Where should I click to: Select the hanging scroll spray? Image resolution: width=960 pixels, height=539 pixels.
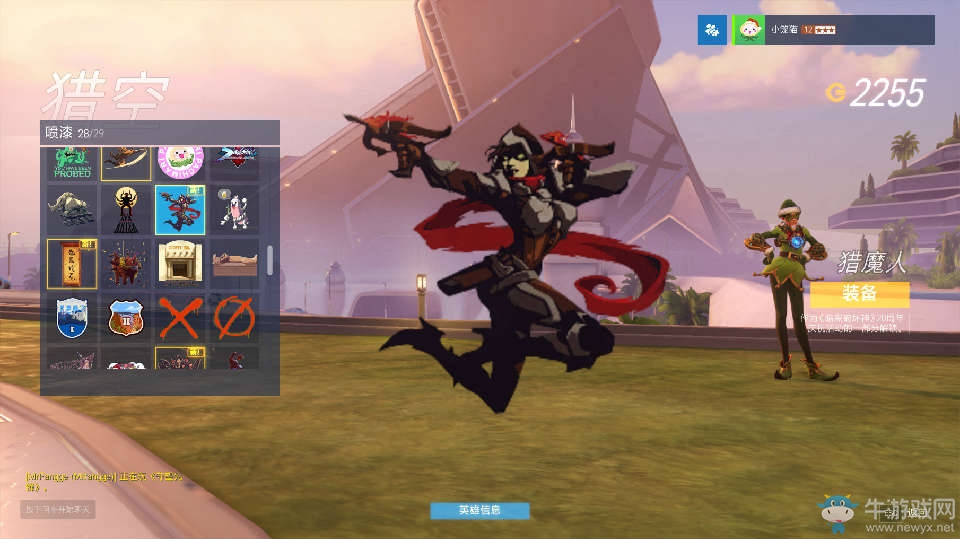click(x=72, y=263)
